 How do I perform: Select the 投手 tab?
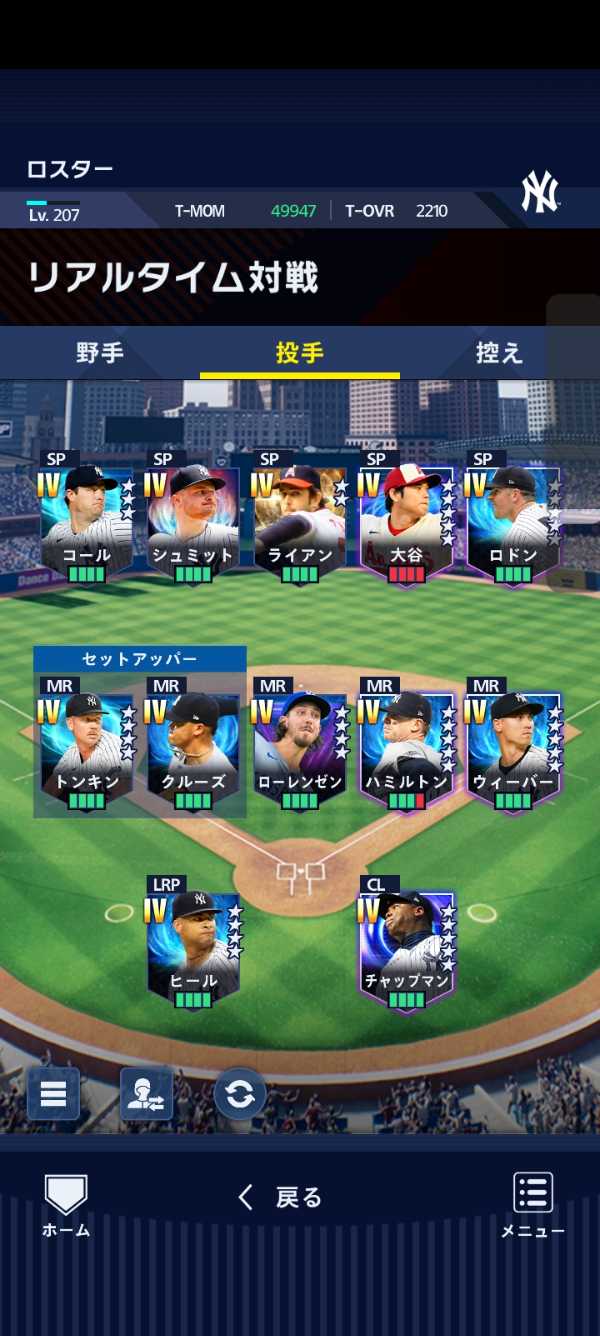(x=299, y=353)
